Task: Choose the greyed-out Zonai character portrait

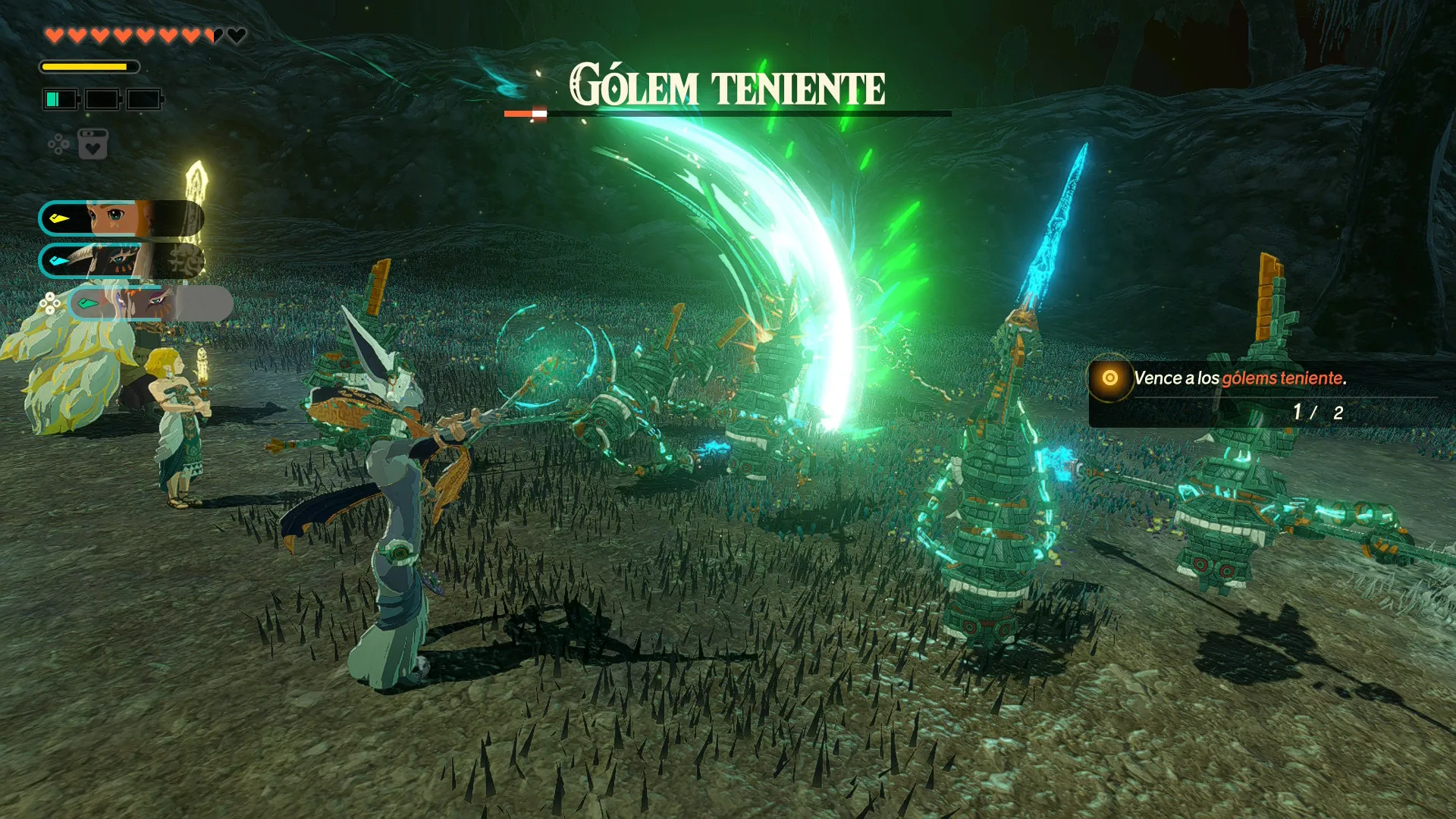Action: (x=150, y=304)
